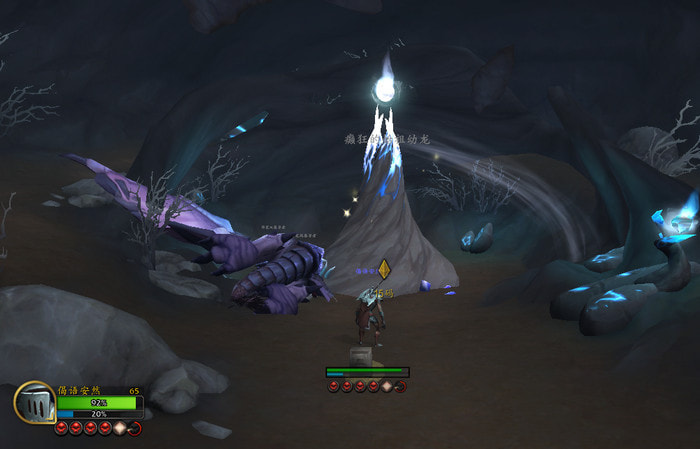Inspect the red swirl status icon beside the portrait
This screenshot has height=449, width=700.
(135, 428)
